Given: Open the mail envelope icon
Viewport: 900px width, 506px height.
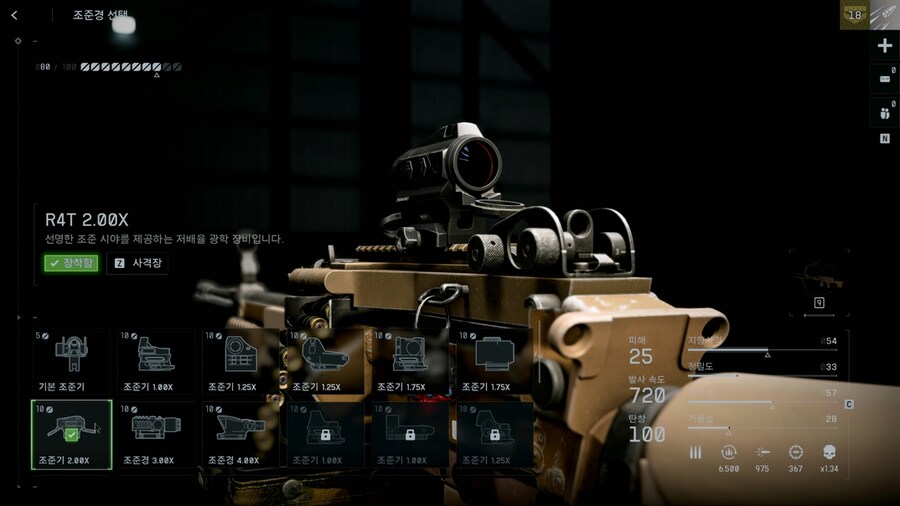Looking at the screenshot, I should tap(884, 78).
